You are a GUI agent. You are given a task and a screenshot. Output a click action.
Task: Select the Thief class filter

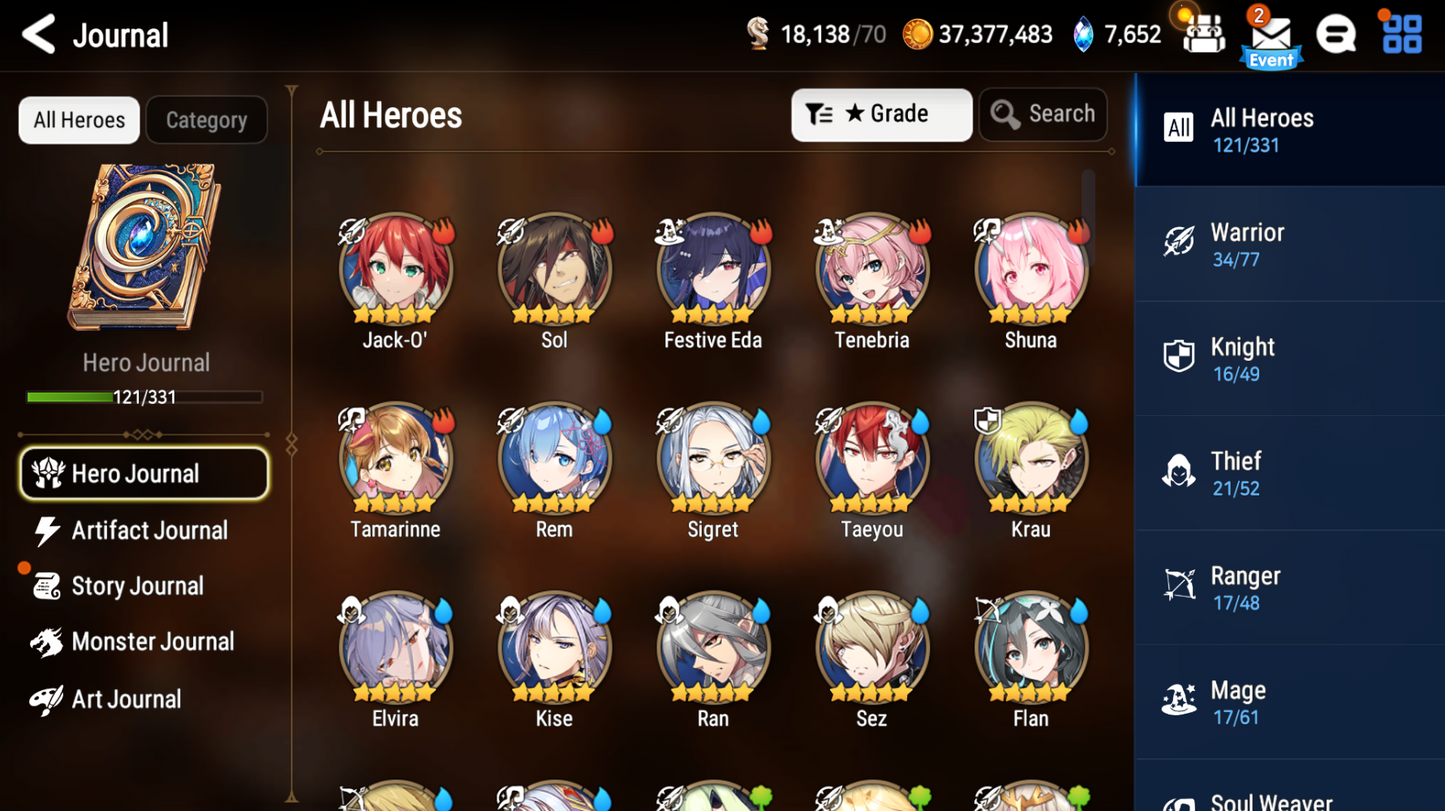[x=1289, y=471]
